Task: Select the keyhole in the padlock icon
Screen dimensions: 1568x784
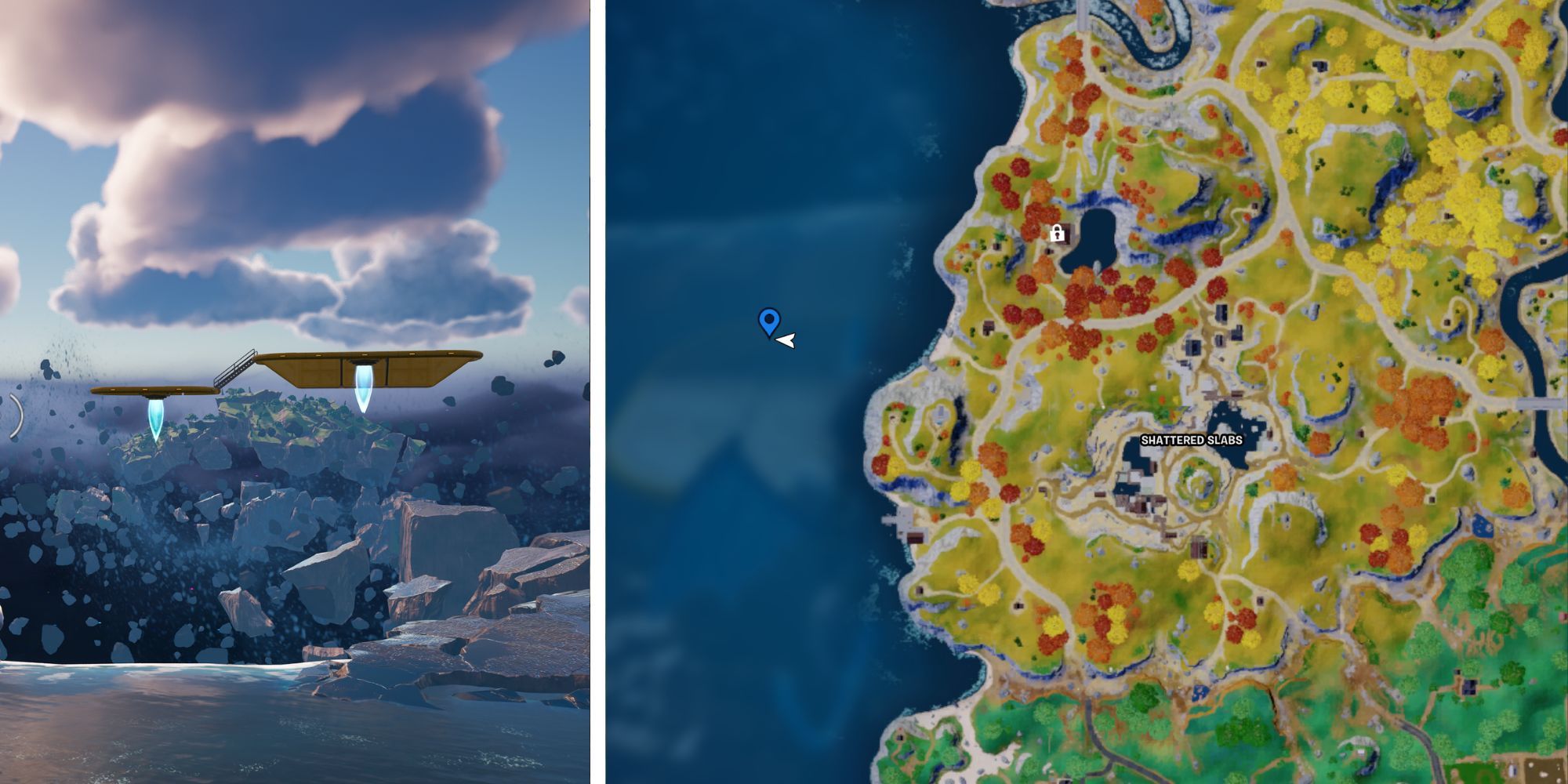Action: click(1058, 236)
